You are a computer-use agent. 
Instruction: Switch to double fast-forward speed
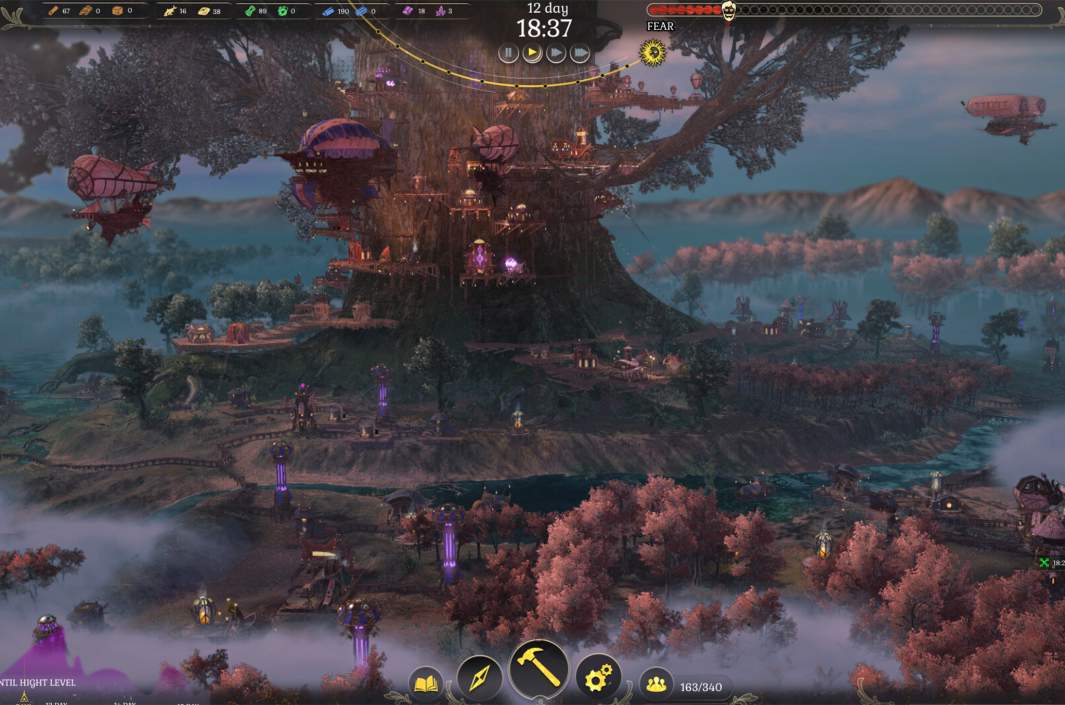556,53
